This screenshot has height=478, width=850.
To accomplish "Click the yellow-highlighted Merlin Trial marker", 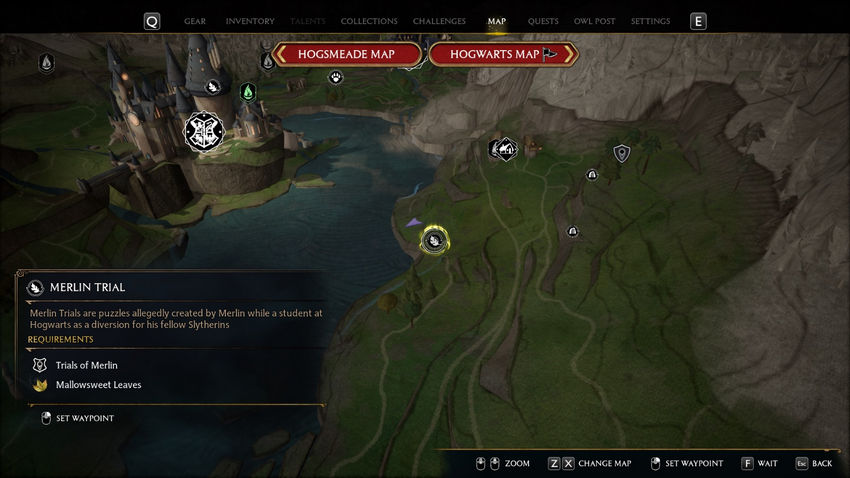I will (x=434, y=240).
